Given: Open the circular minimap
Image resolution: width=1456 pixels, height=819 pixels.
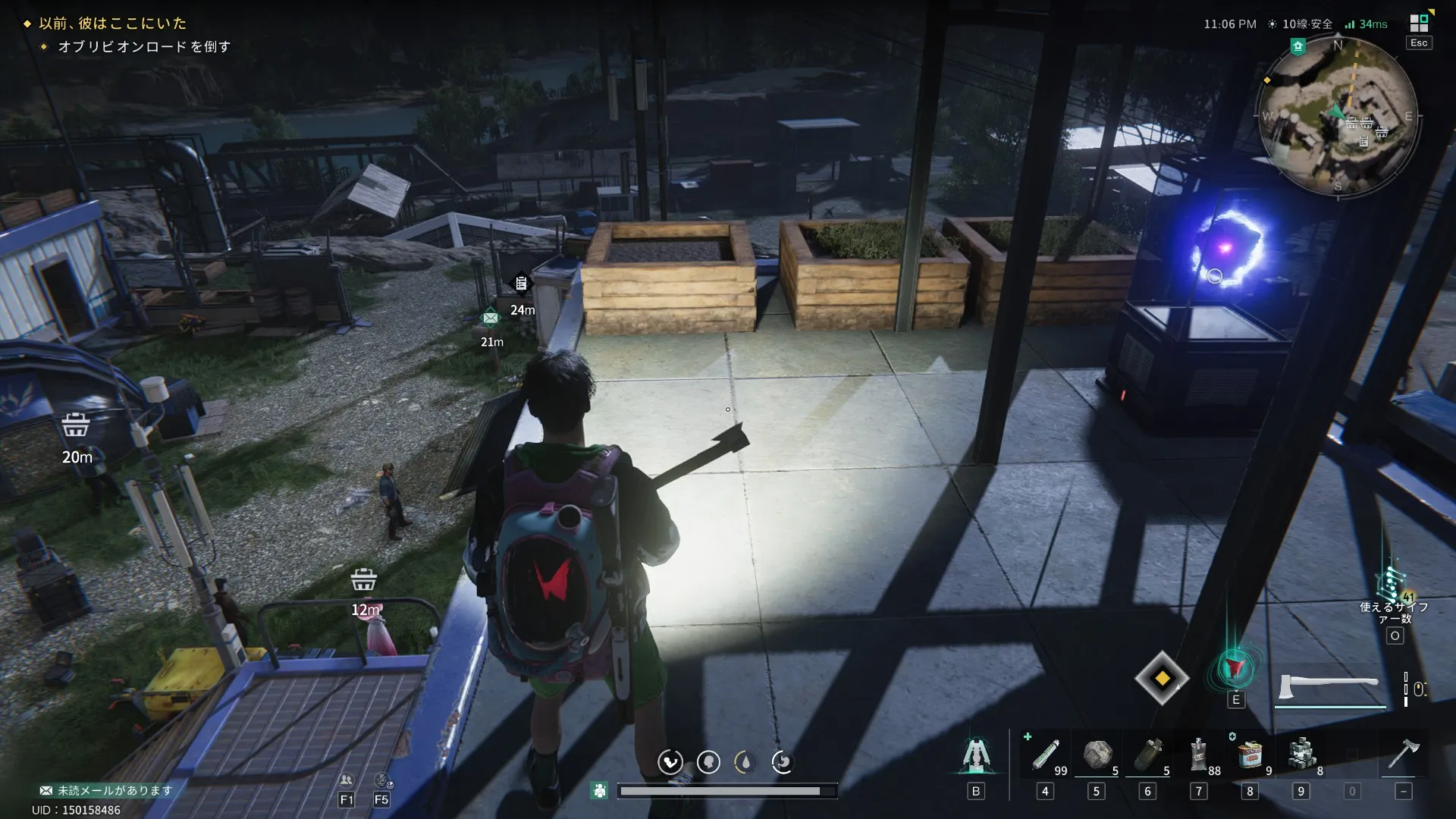Looking at the screenshot, I should tap(1338, 116).
